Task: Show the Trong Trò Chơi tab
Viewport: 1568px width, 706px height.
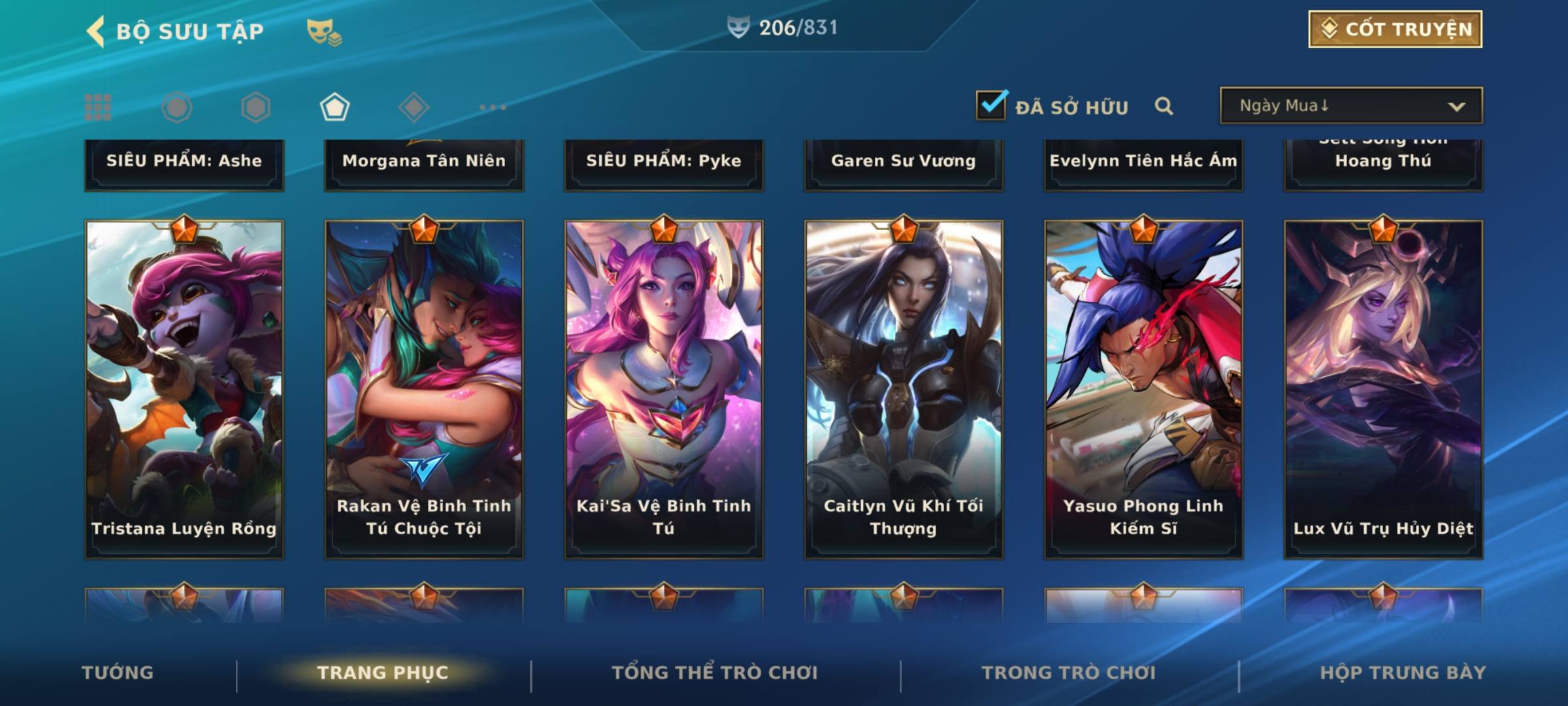Action: pos(1069,673)
